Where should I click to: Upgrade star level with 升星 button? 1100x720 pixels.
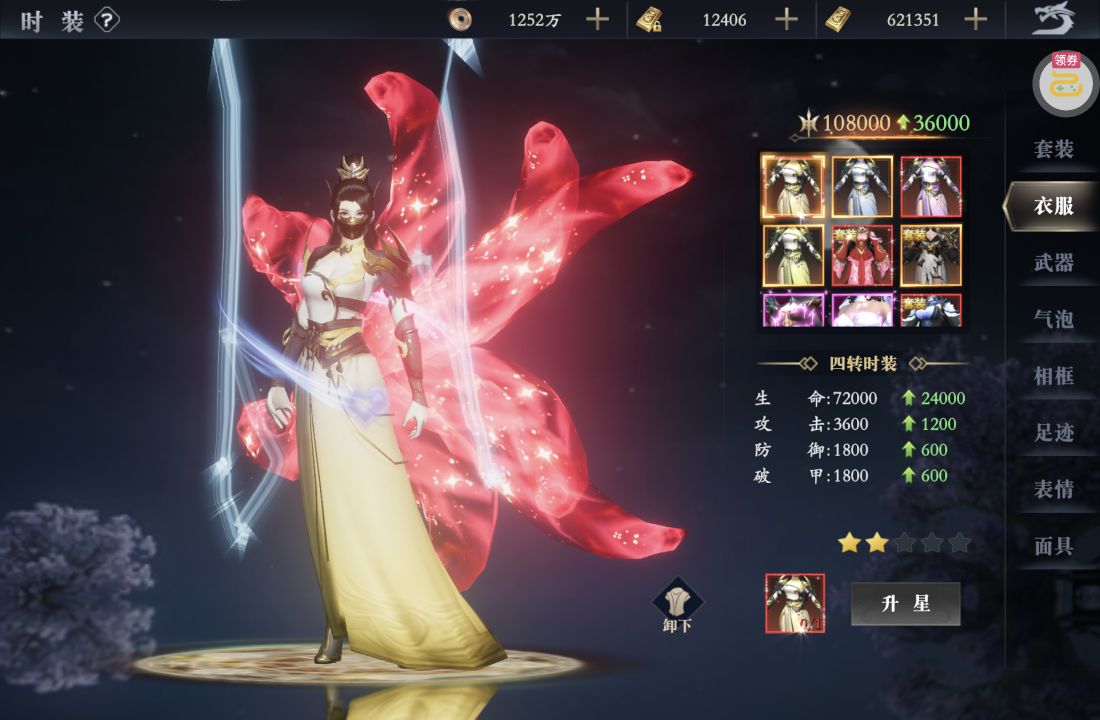pyautogui.click(x=905, y=604)
